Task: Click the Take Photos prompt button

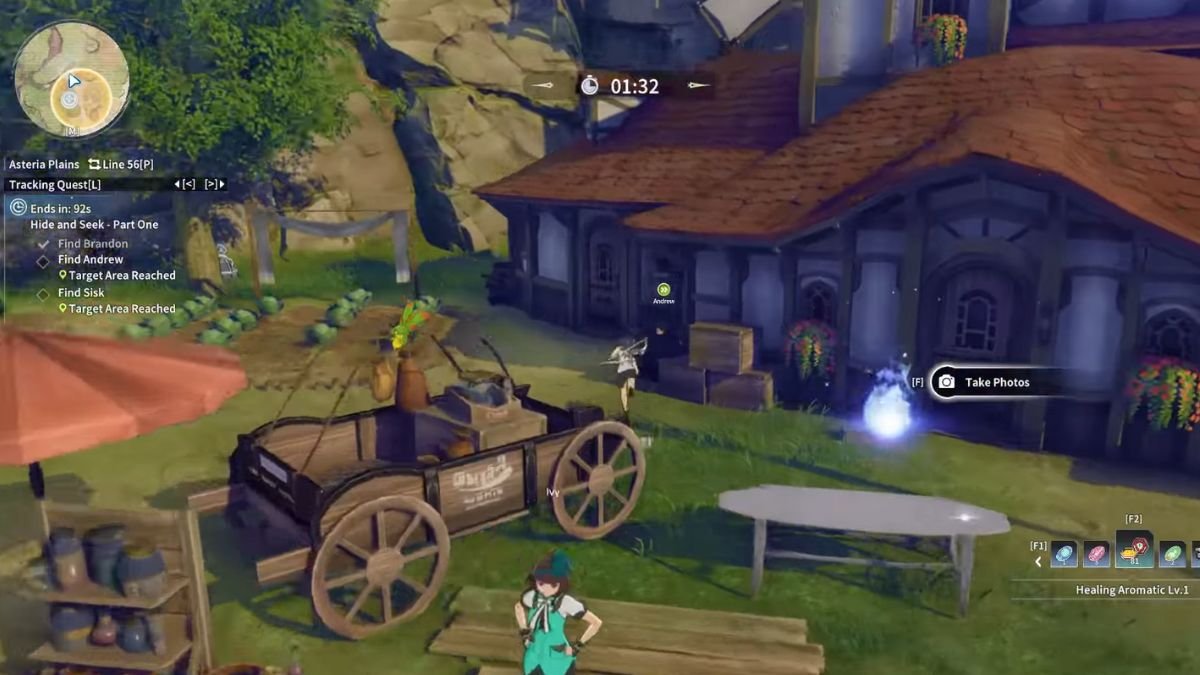Action: 983,382
